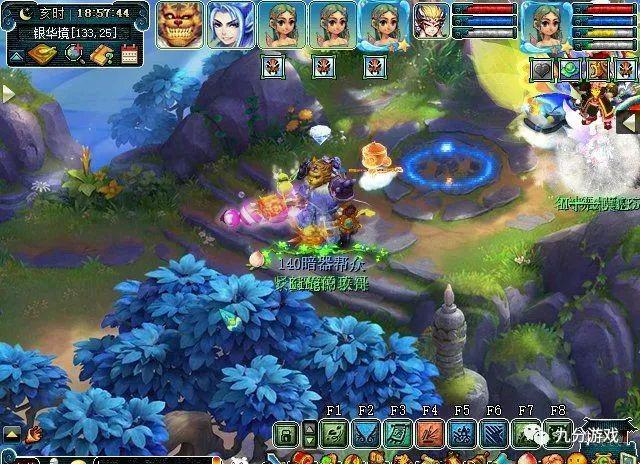Activate the orange F4 skill
Screen dimensions: 640x464
click(x=430, y=435)
